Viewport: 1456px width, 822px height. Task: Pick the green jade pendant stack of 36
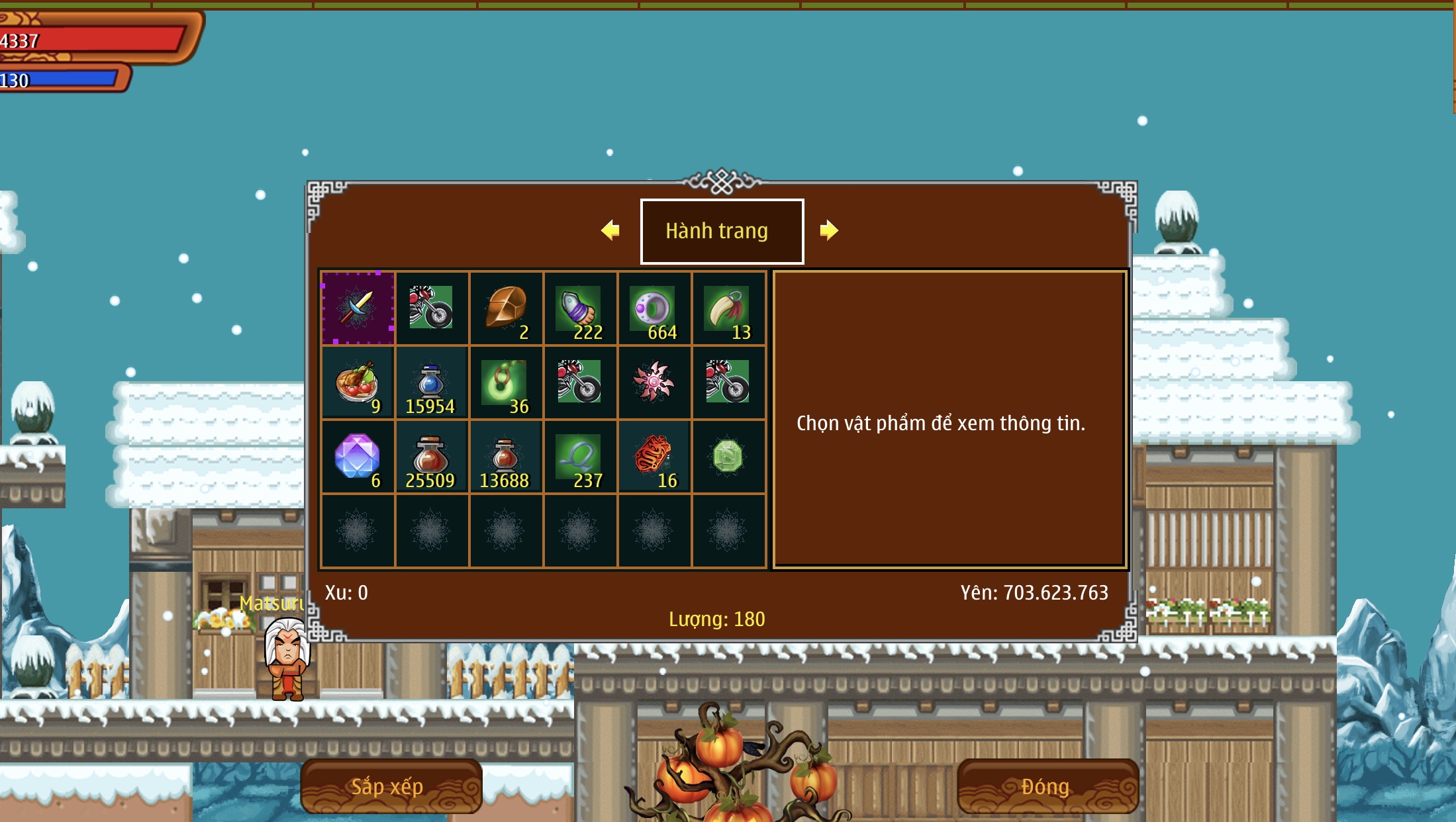coord(506,383)
